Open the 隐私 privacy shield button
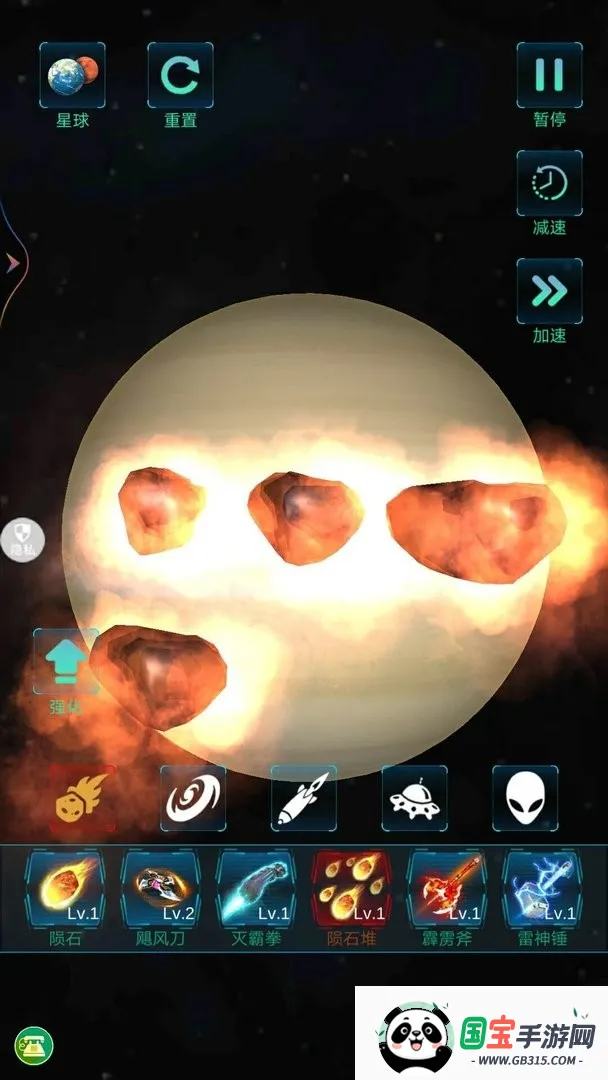608x1080 pixels. pyautogui.click(x=22, y=540)
